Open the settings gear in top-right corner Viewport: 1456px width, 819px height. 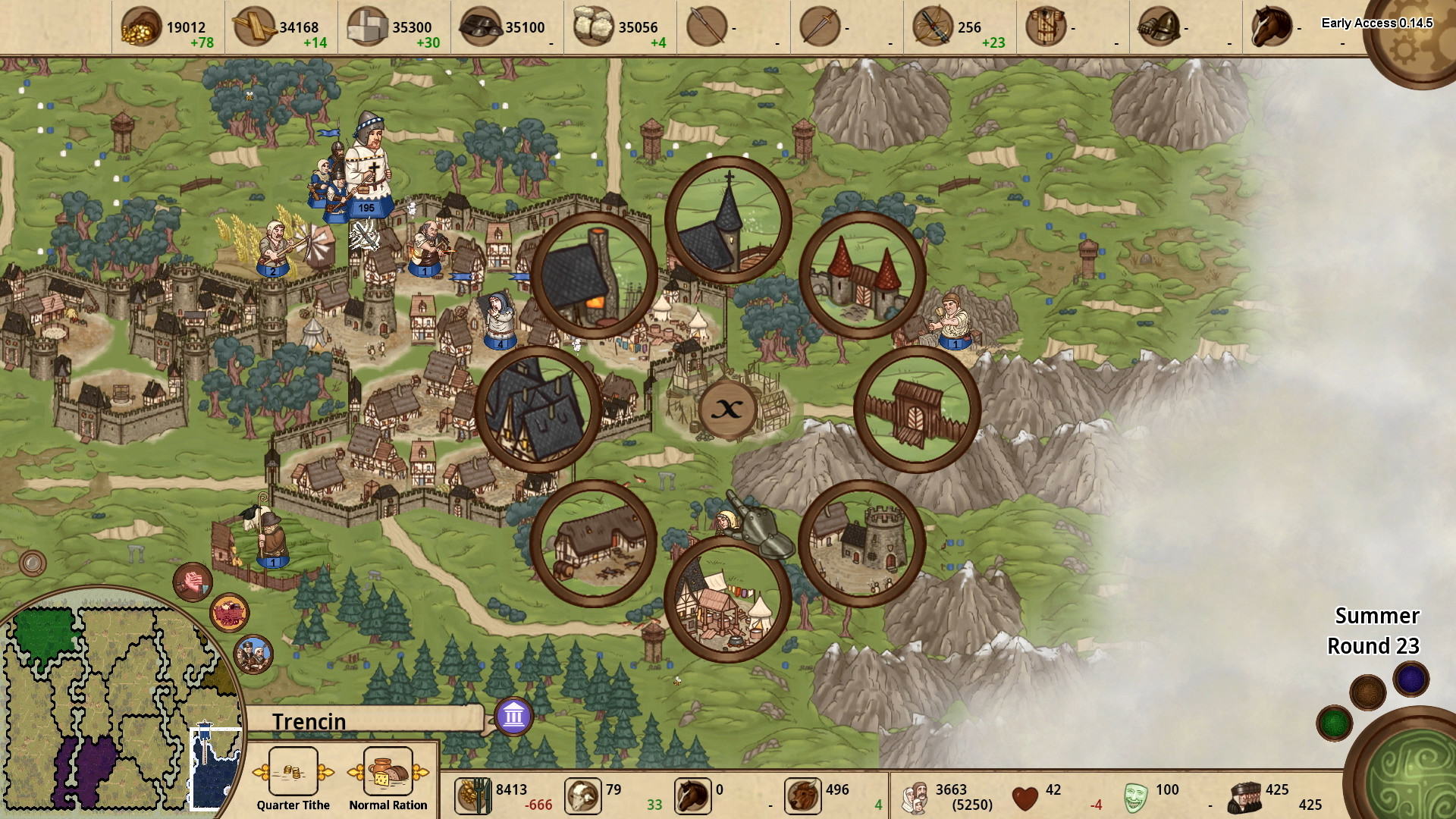1415,36
